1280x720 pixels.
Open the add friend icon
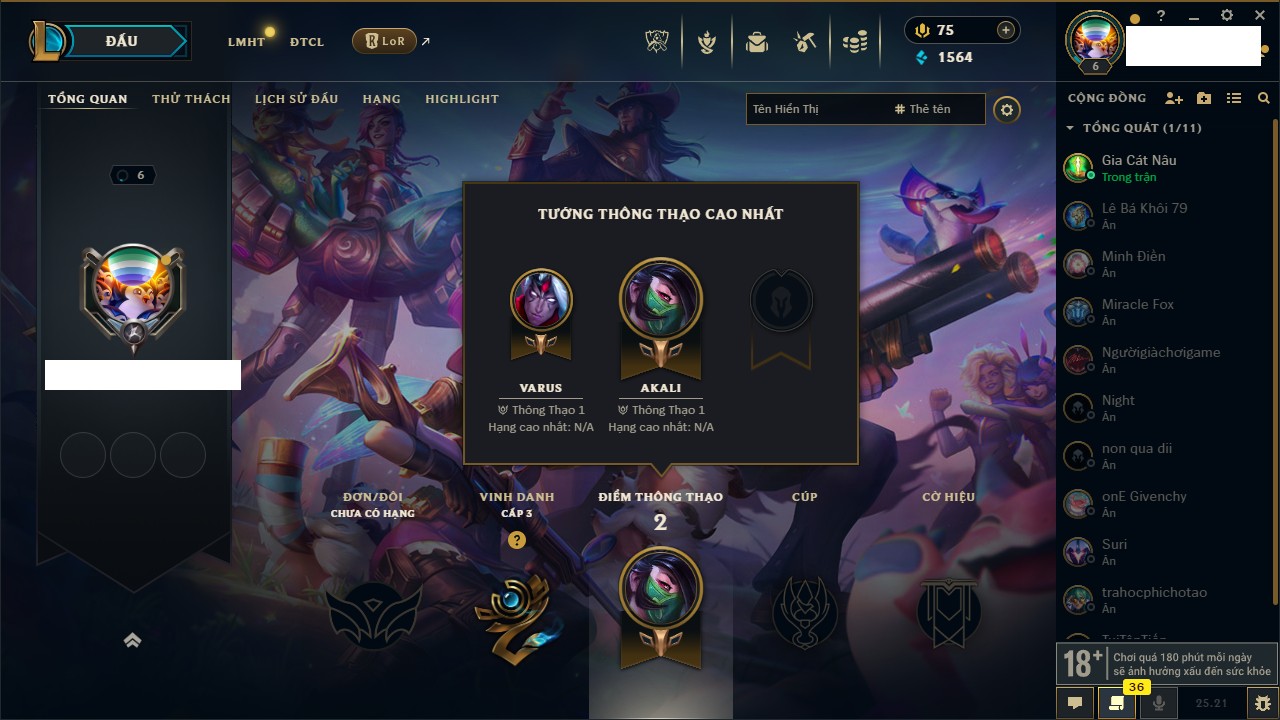[x=1174, y=98]
